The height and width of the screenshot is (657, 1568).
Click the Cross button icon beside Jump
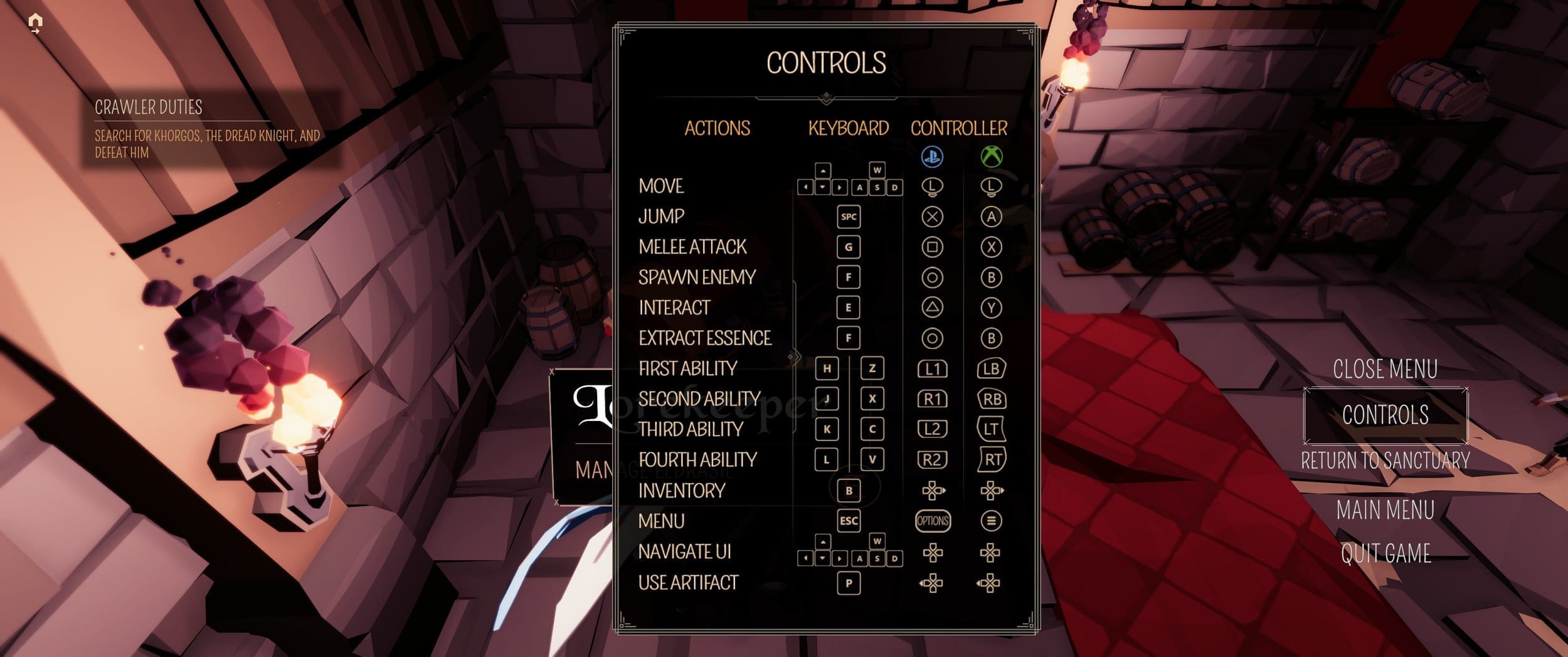click(931, 217)
